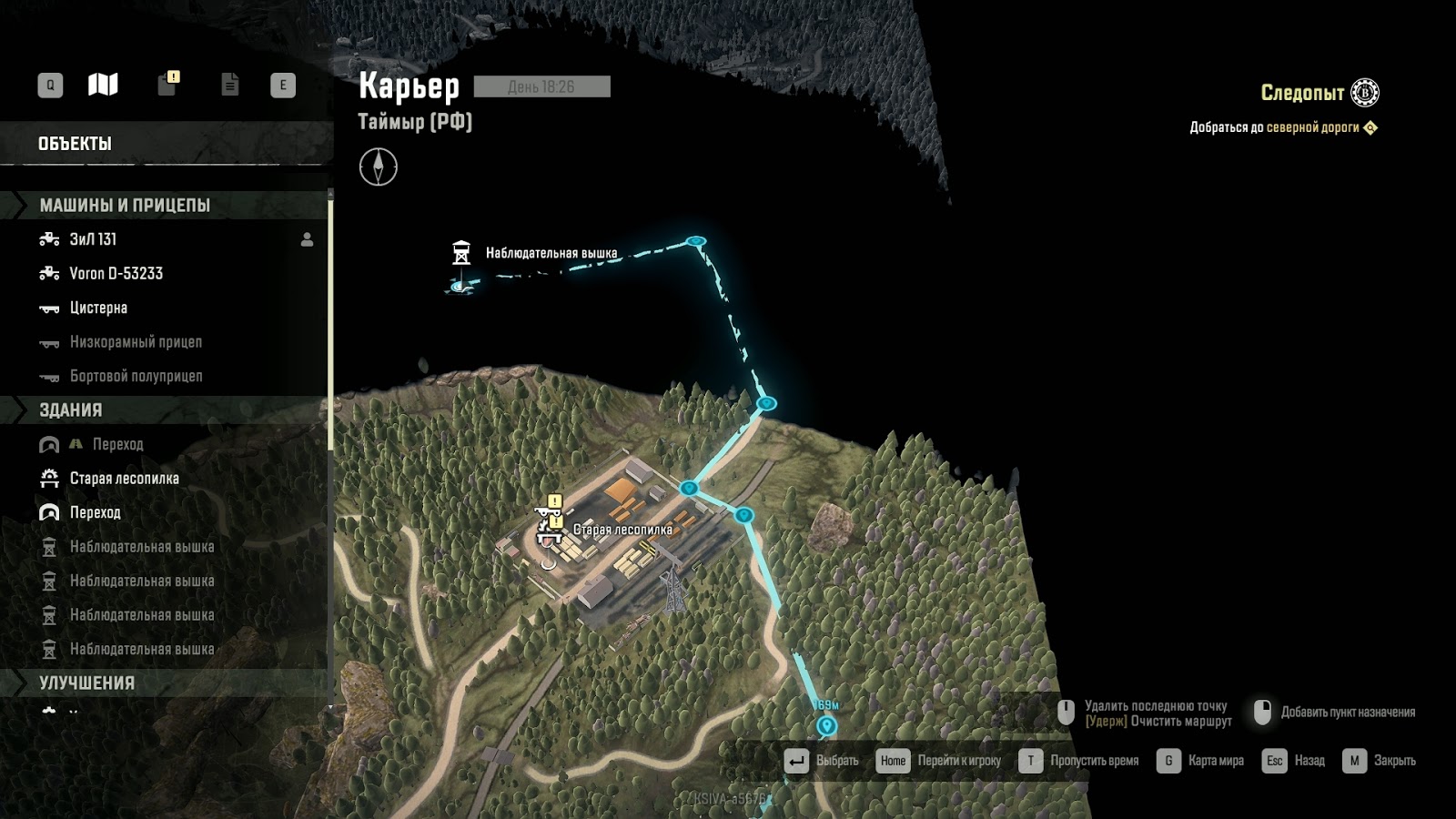Select the Наблюдательная вышка map marker
1456x819 pixels.
click(461, 252)
